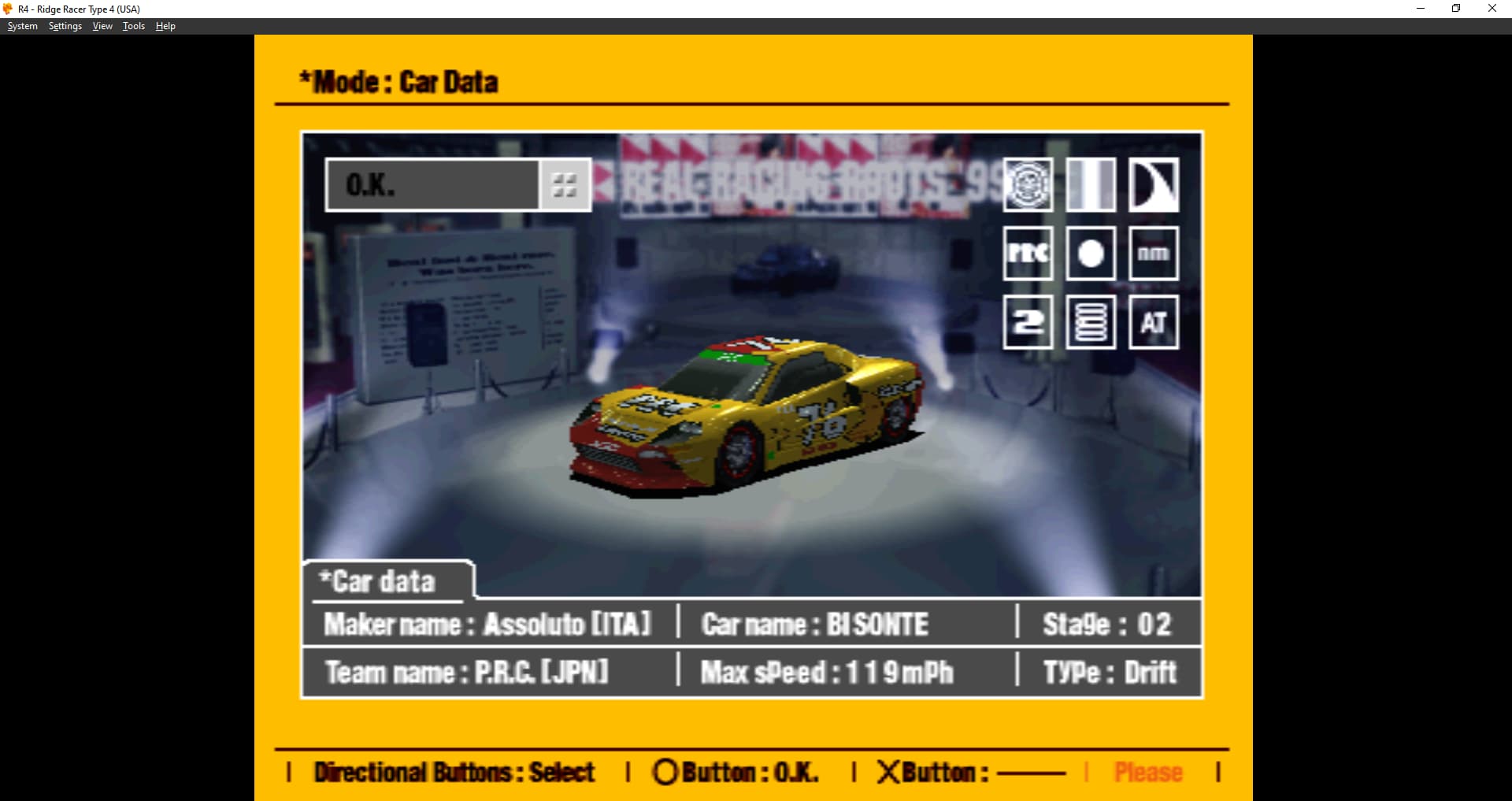Choose the small 'nm' icon
The height and width of the screenshot is (801, 1512).
coord(1154,254)
